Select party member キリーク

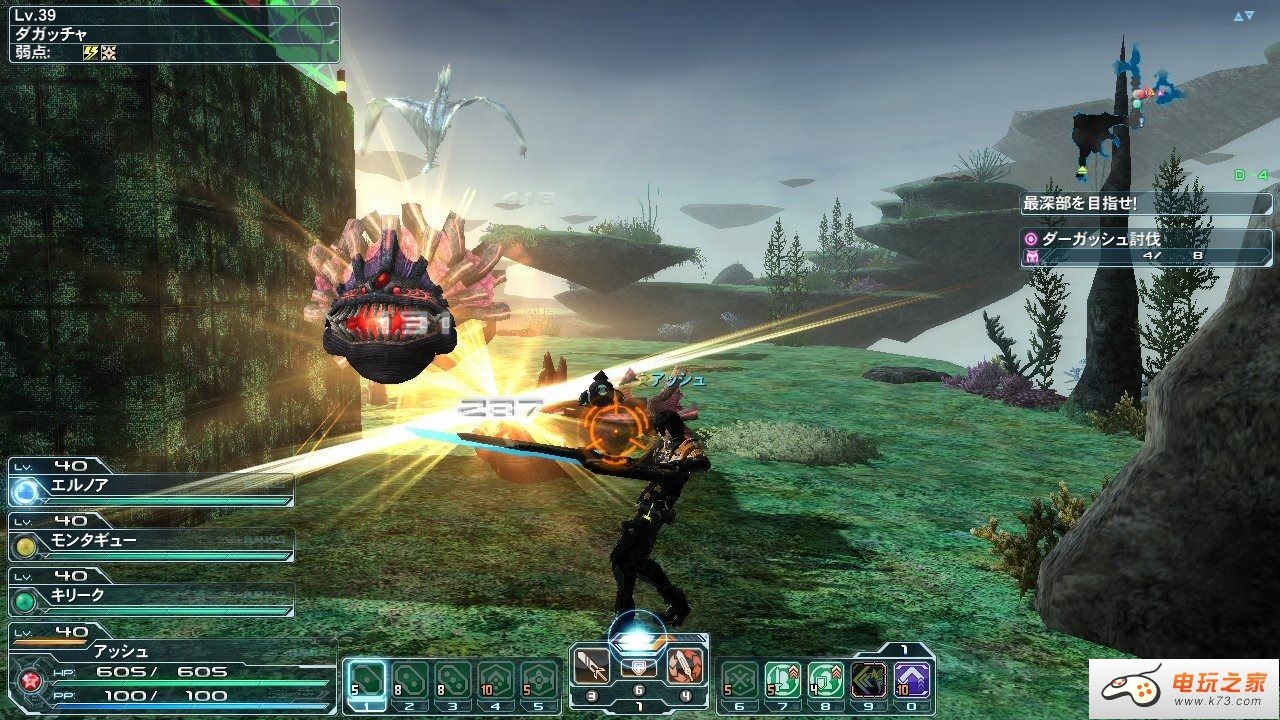pos(150,596)
